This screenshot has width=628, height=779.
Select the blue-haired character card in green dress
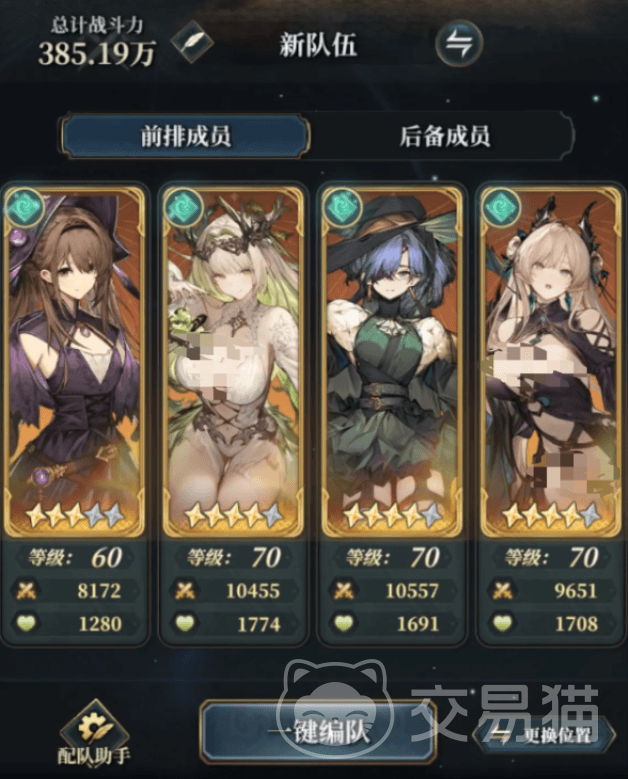[391, 360]
